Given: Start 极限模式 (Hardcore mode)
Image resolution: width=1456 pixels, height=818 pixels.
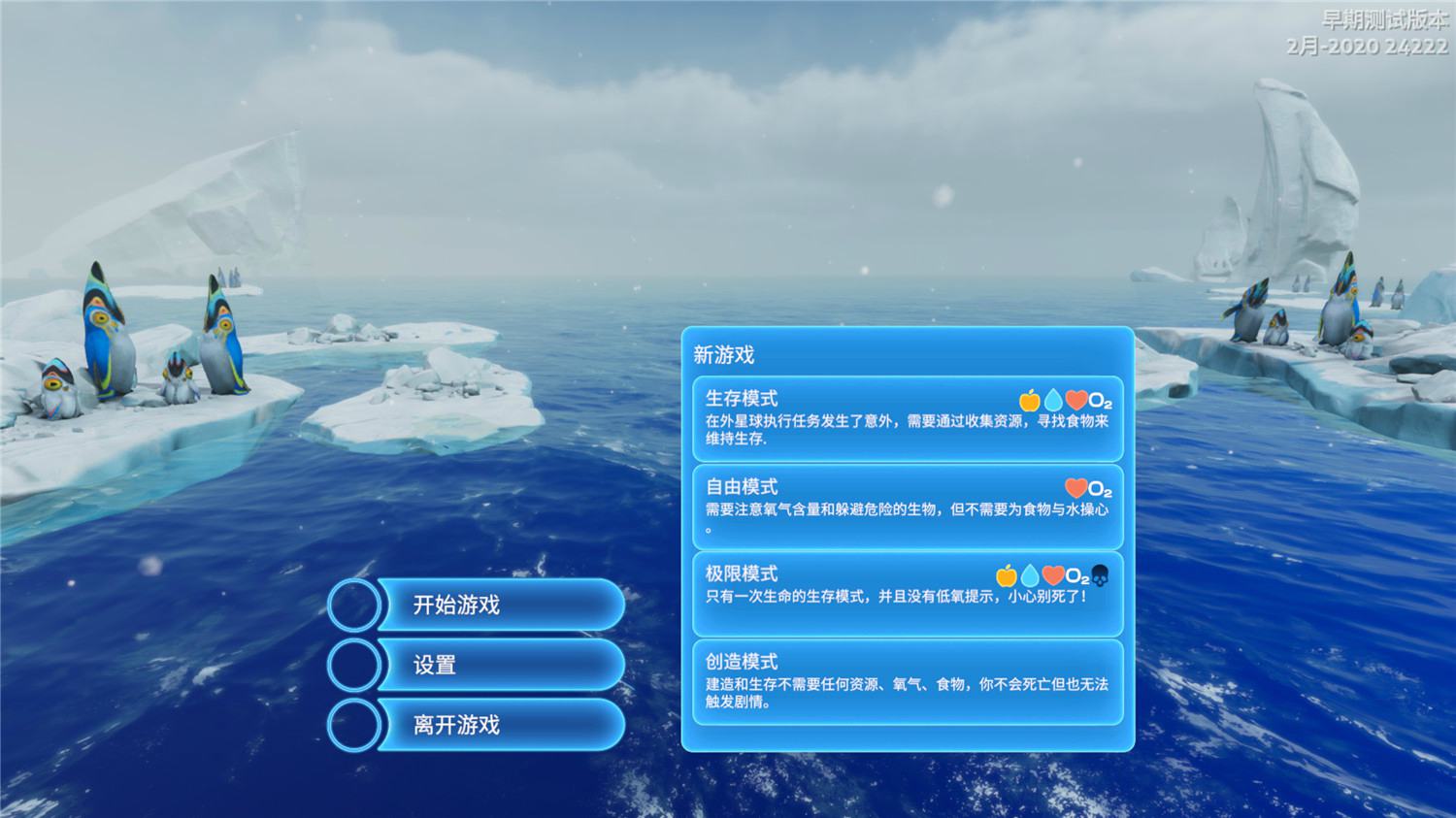Looking at the screenshot, I should 907,594.
